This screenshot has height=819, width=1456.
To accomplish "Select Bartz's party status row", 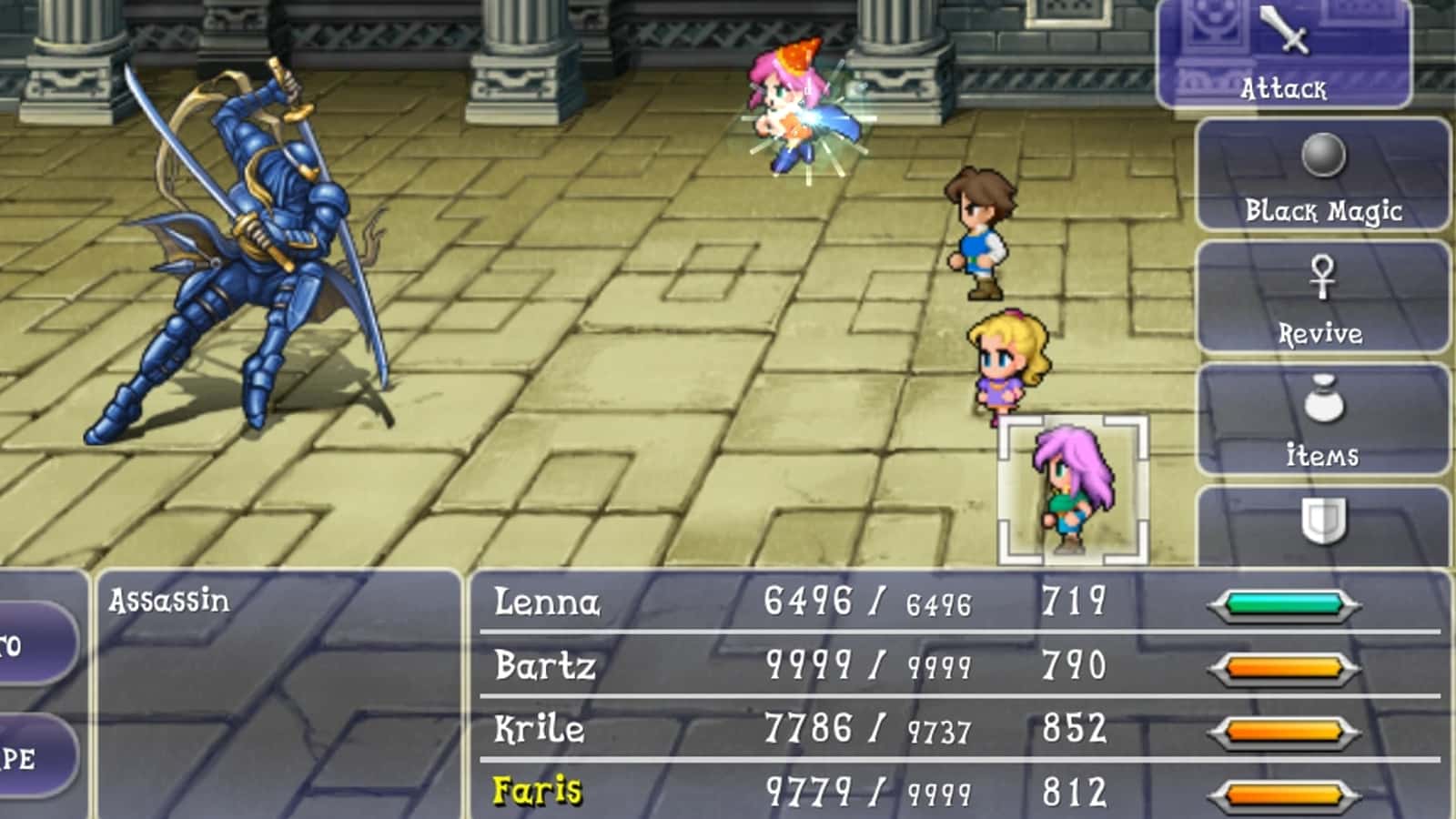I will click(955, 665).
